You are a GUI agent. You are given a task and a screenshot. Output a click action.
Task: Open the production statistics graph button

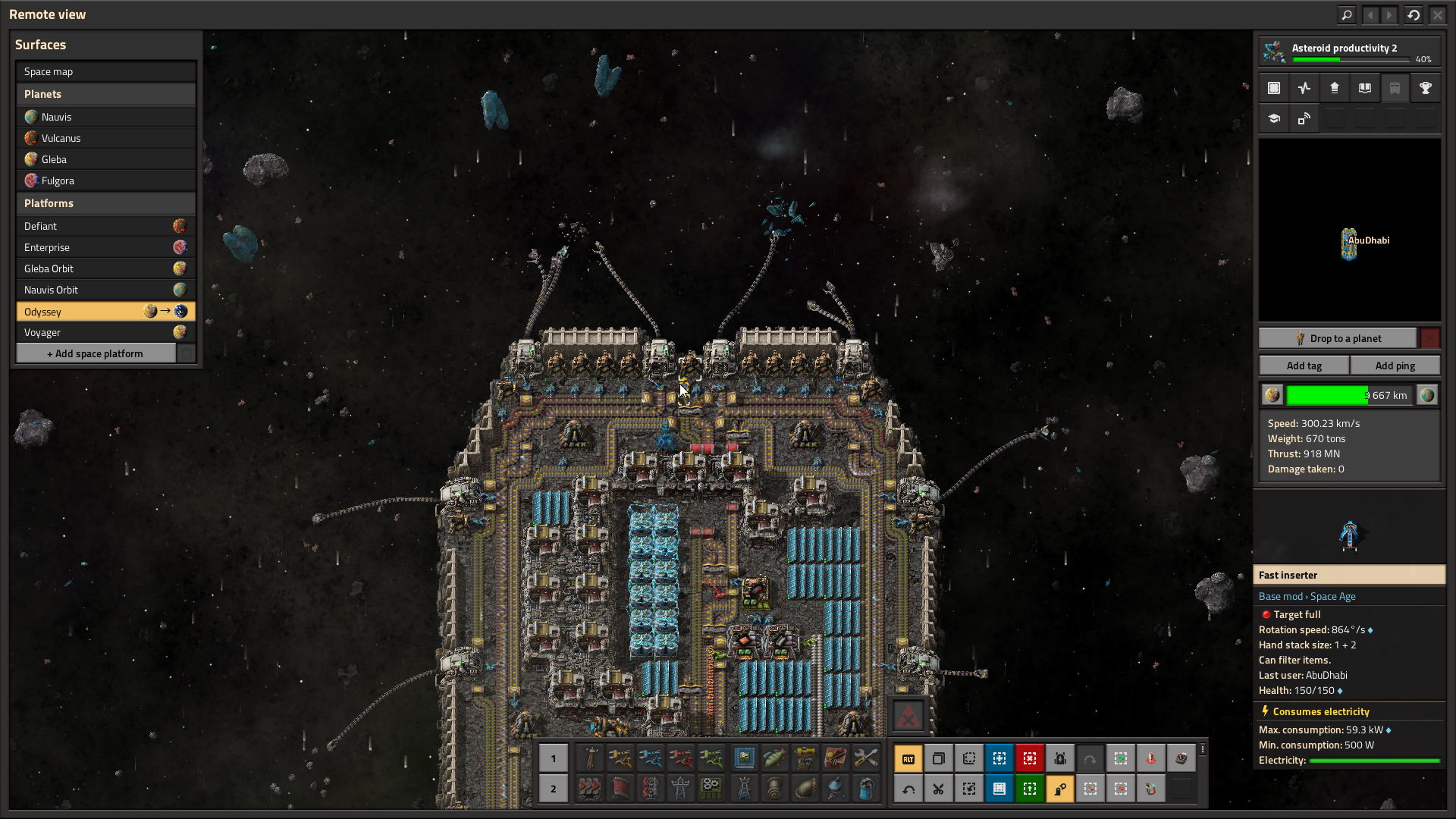coord(1304,88)
